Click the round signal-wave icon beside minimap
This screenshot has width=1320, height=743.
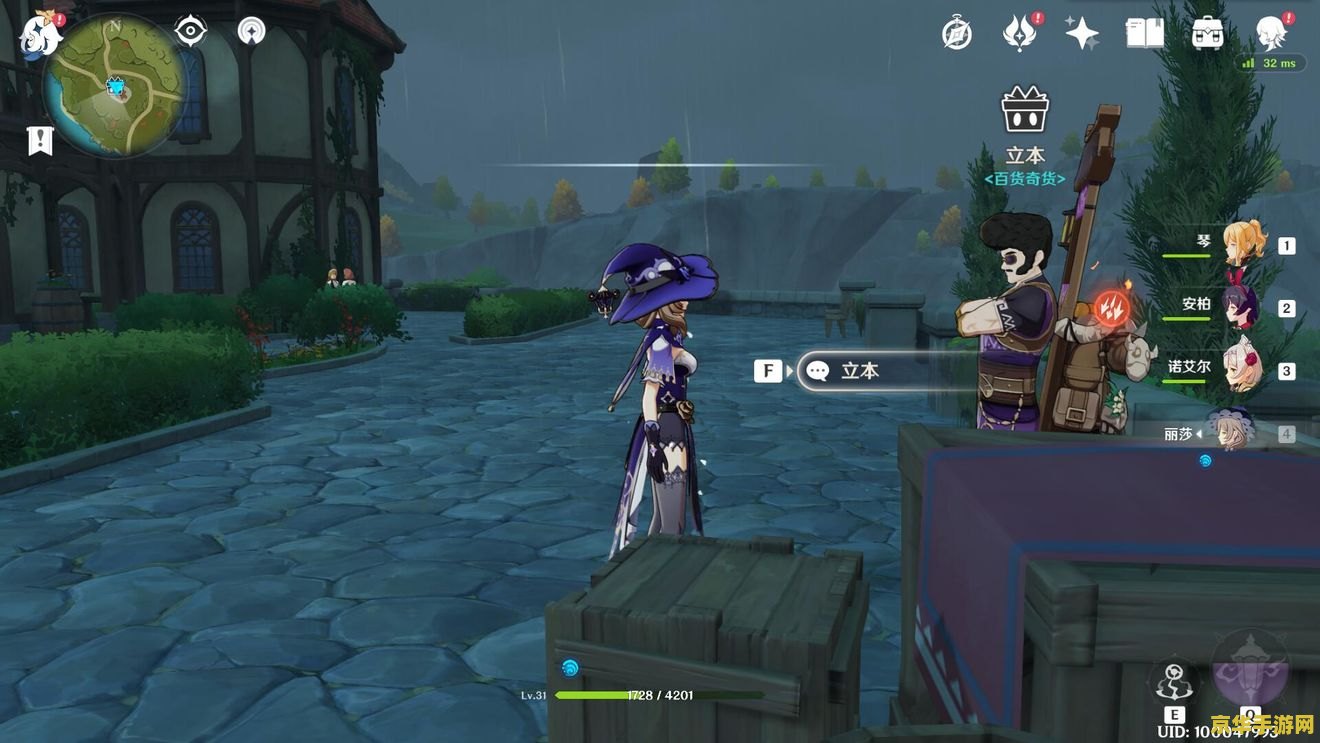tap(252, 31)
